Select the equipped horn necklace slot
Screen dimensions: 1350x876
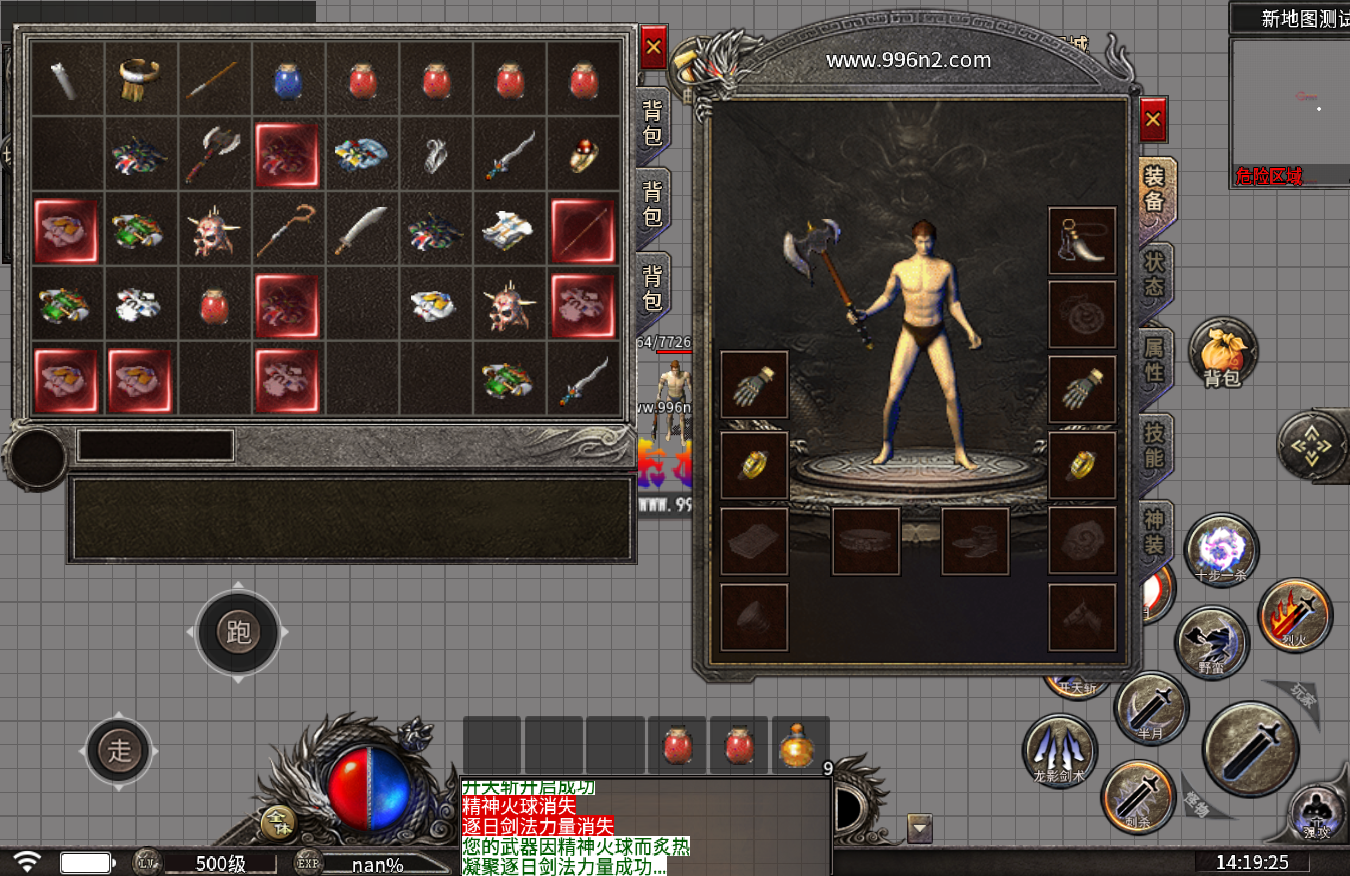[x=1082, y=241]
